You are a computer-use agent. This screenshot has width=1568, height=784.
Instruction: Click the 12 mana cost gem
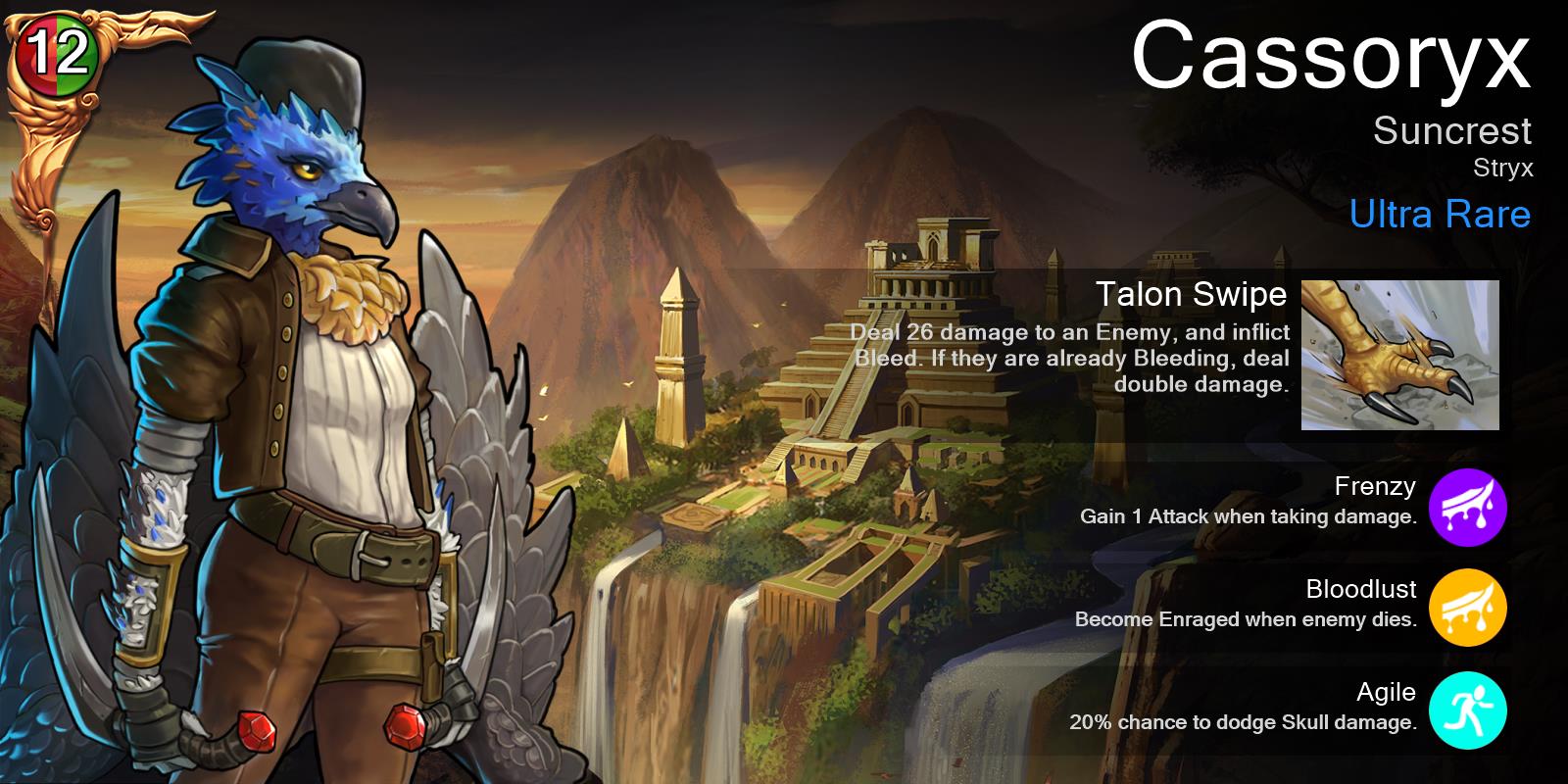coord(57,56)
